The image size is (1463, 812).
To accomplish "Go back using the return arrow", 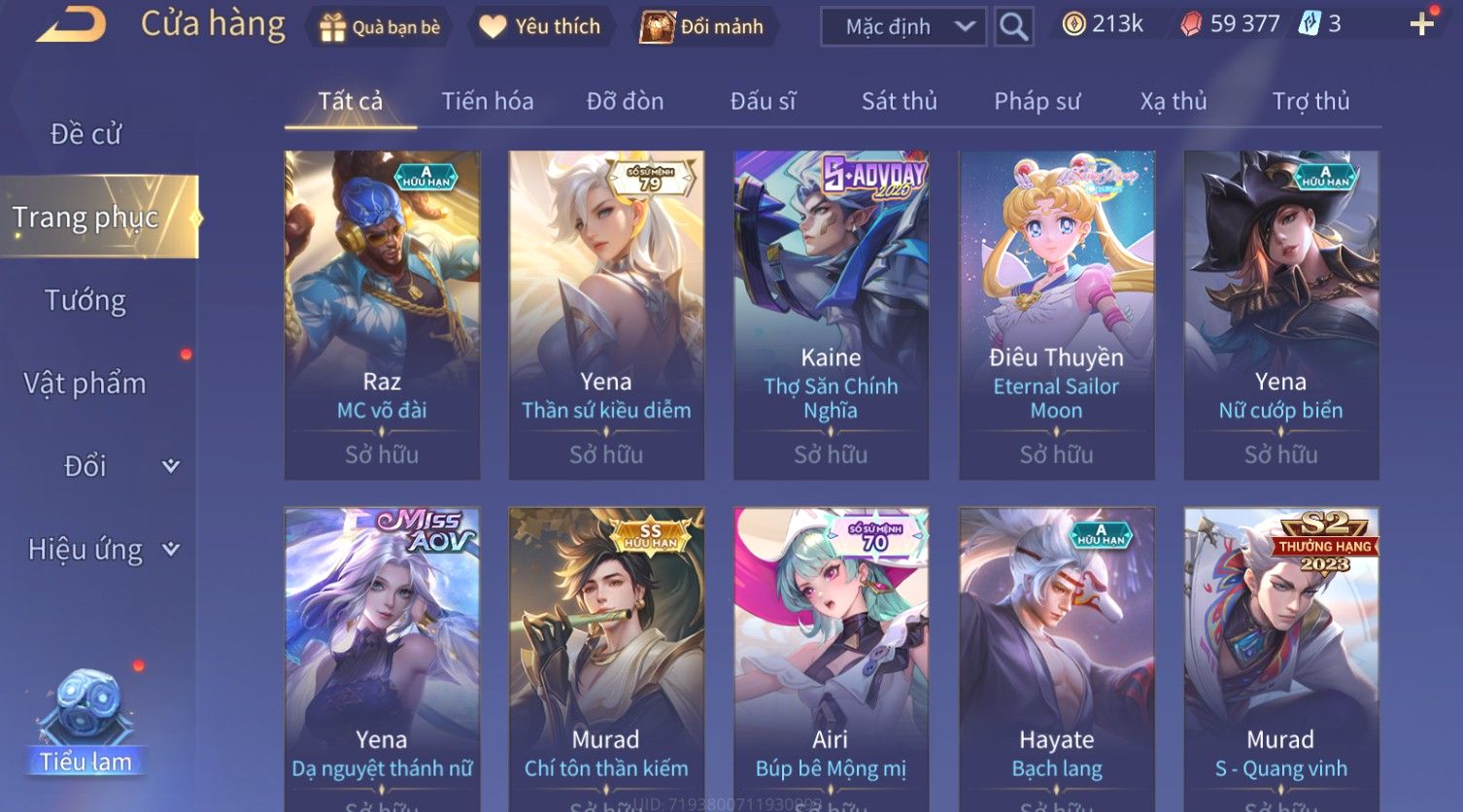I will tap(71, 24).
